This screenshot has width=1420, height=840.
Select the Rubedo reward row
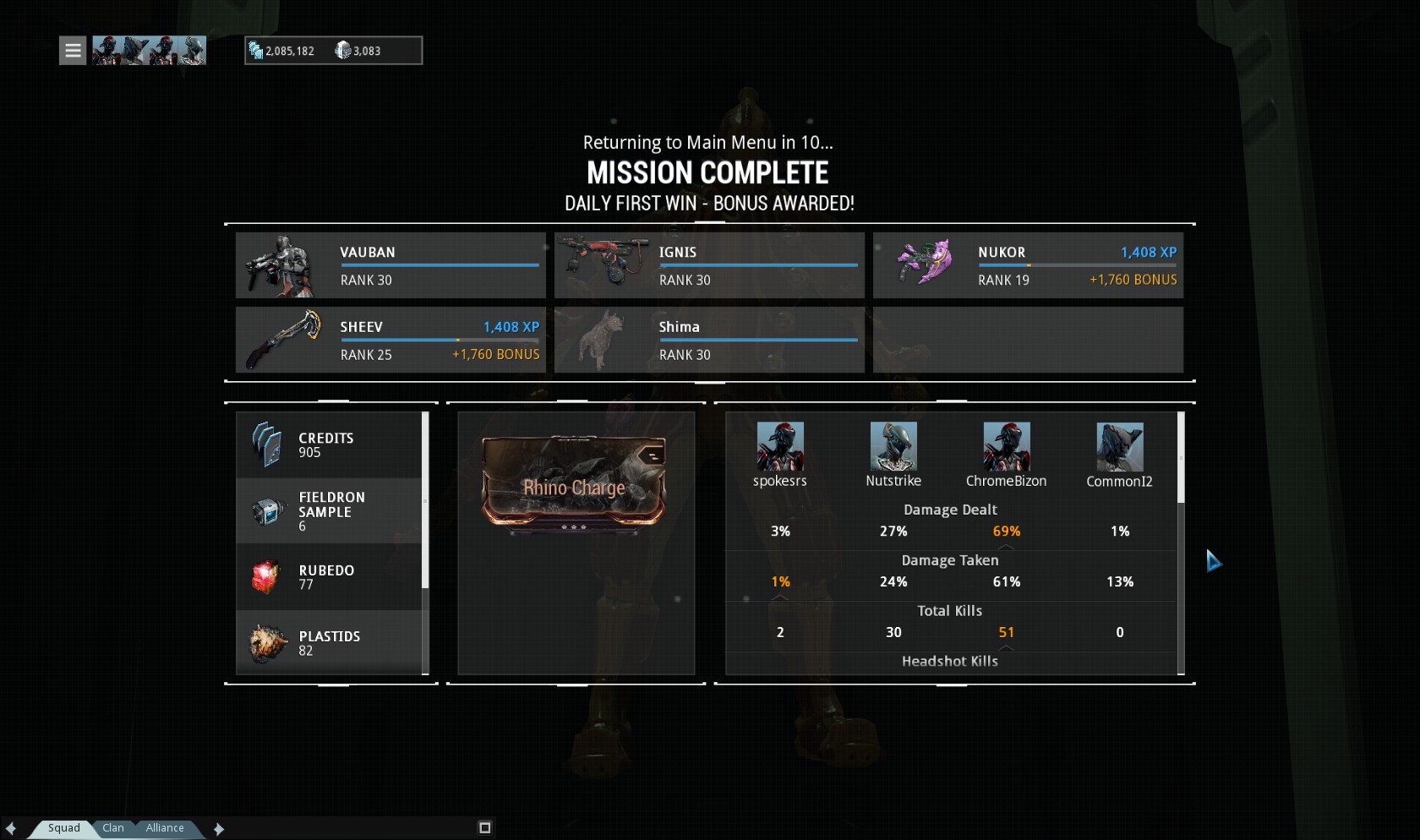pos(329,577)
